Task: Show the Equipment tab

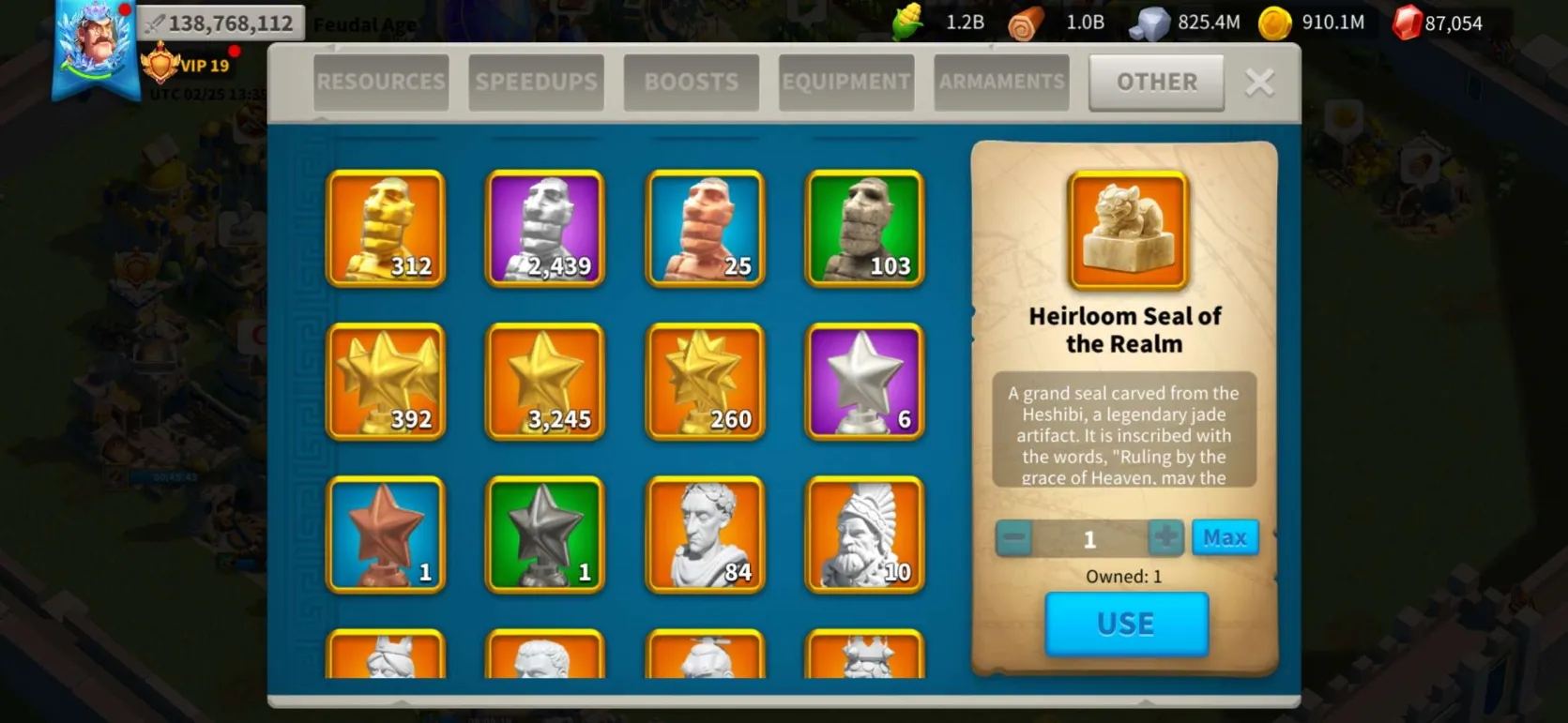Action: pos(845,83)
